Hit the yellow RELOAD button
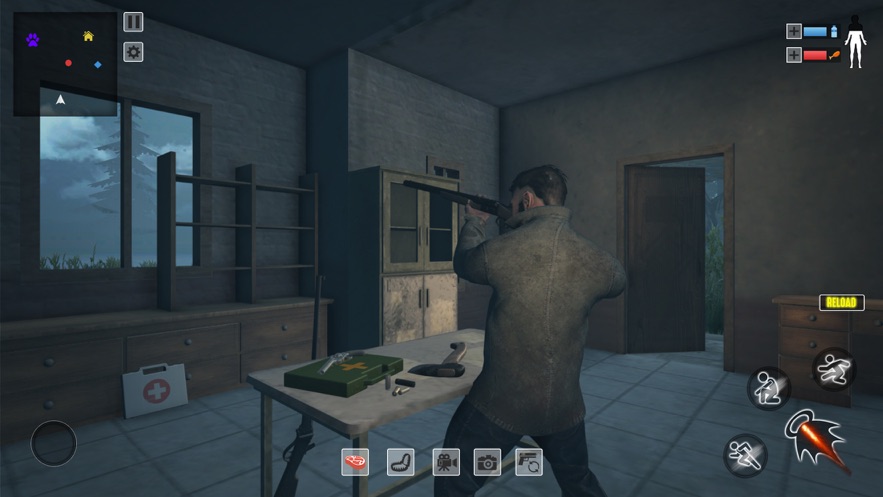The image size is (883, 497). (x=842, y=302)
